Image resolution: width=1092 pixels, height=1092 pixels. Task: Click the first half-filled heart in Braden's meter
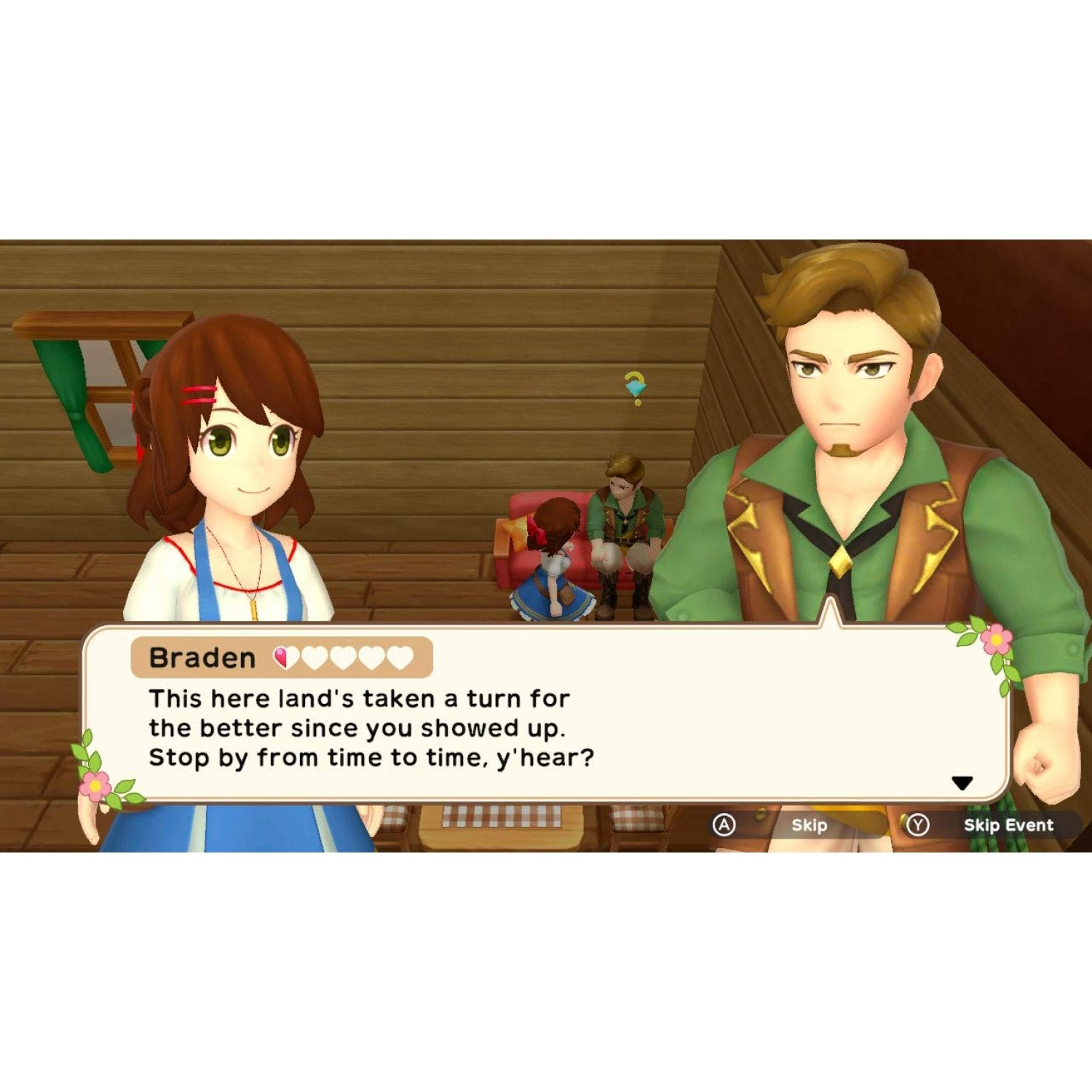tap(283, 656)
